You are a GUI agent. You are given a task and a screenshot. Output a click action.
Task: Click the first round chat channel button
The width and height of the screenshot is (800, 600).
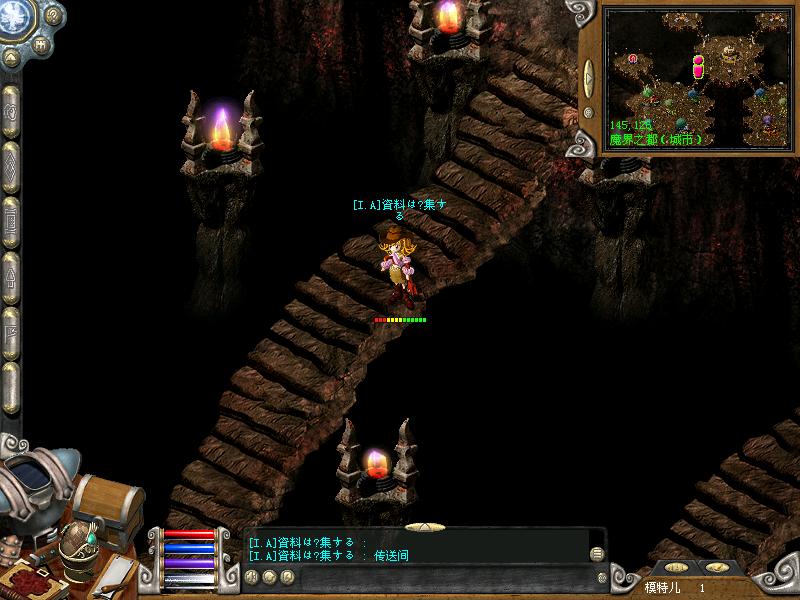[x=252, y=577]
